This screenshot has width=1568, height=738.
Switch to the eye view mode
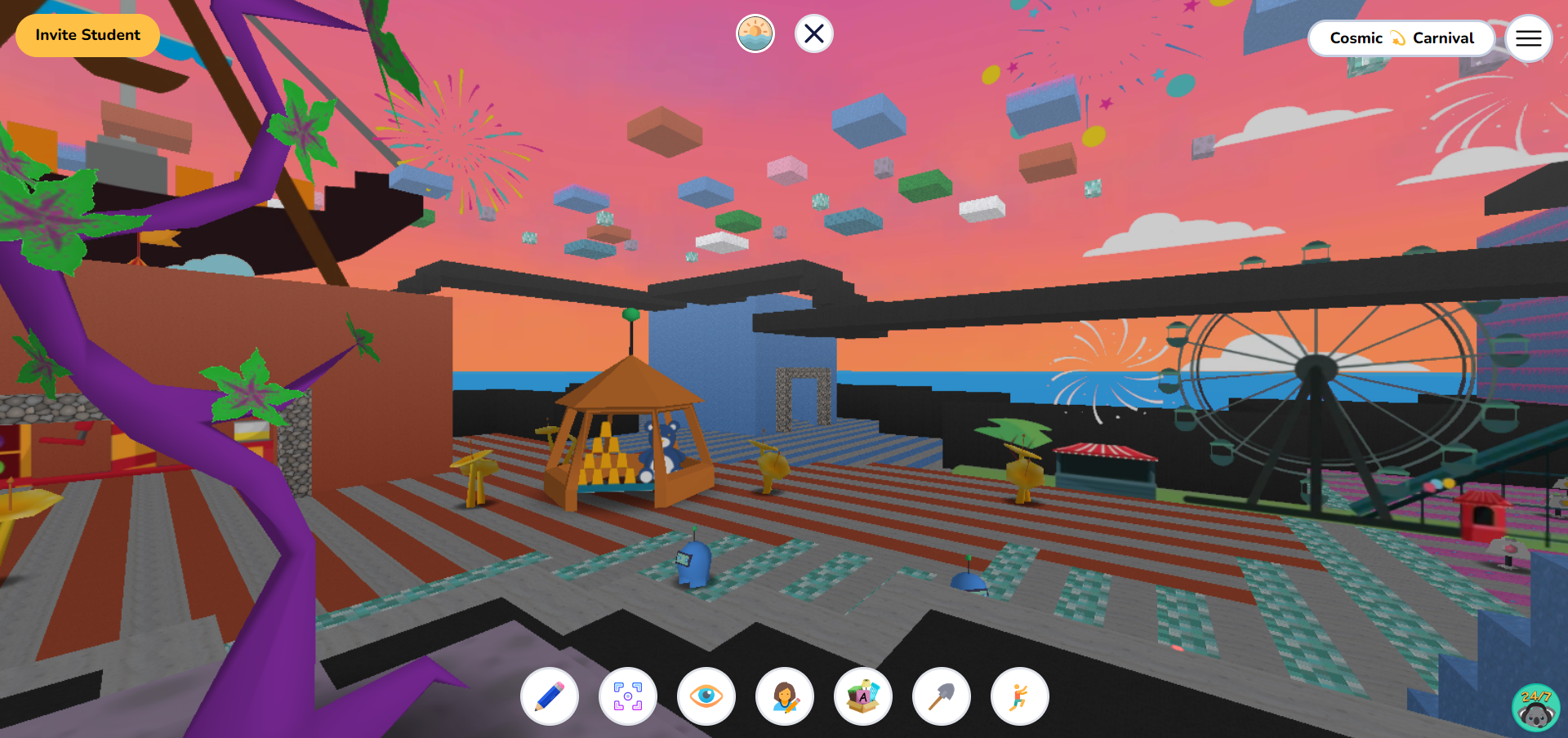pyautogui.click(x=706, y=696)
